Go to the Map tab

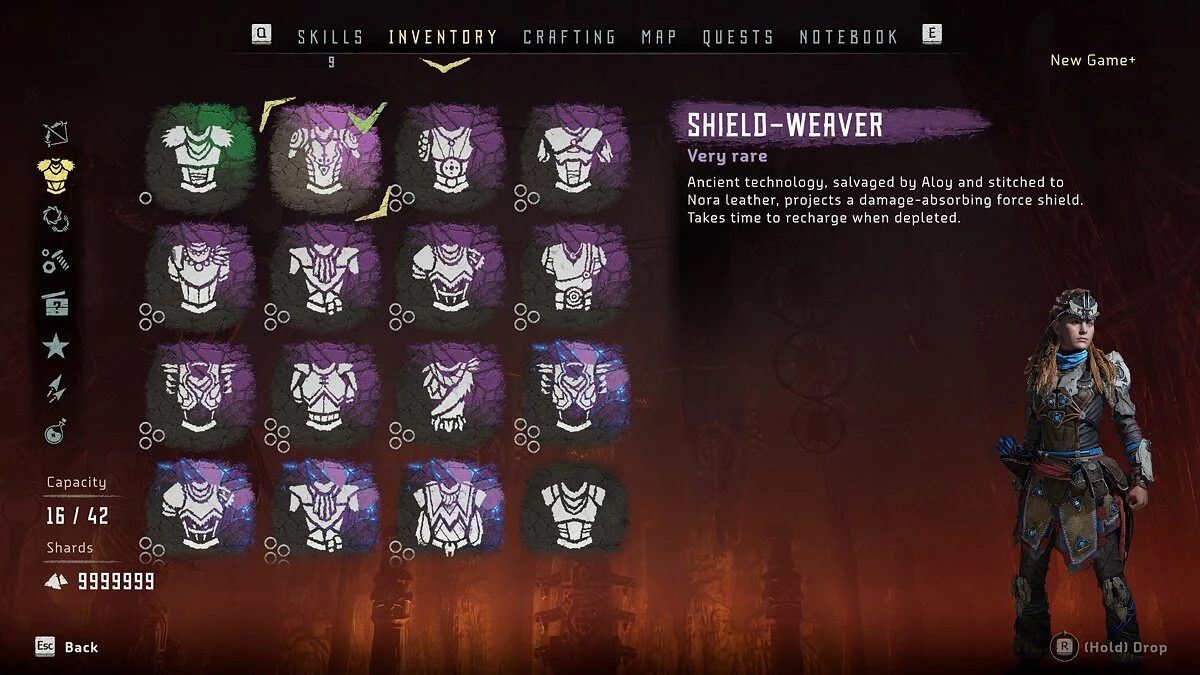pos(659,37)
